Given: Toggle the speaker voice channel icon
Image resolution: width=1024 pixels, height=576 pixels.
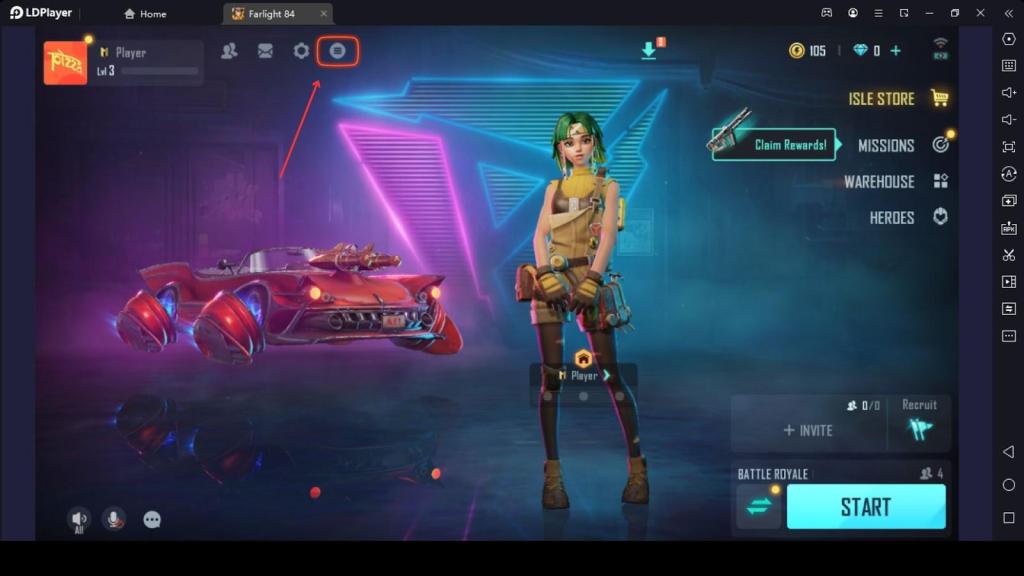Looking at the screenshot, I should pos(78,519).
